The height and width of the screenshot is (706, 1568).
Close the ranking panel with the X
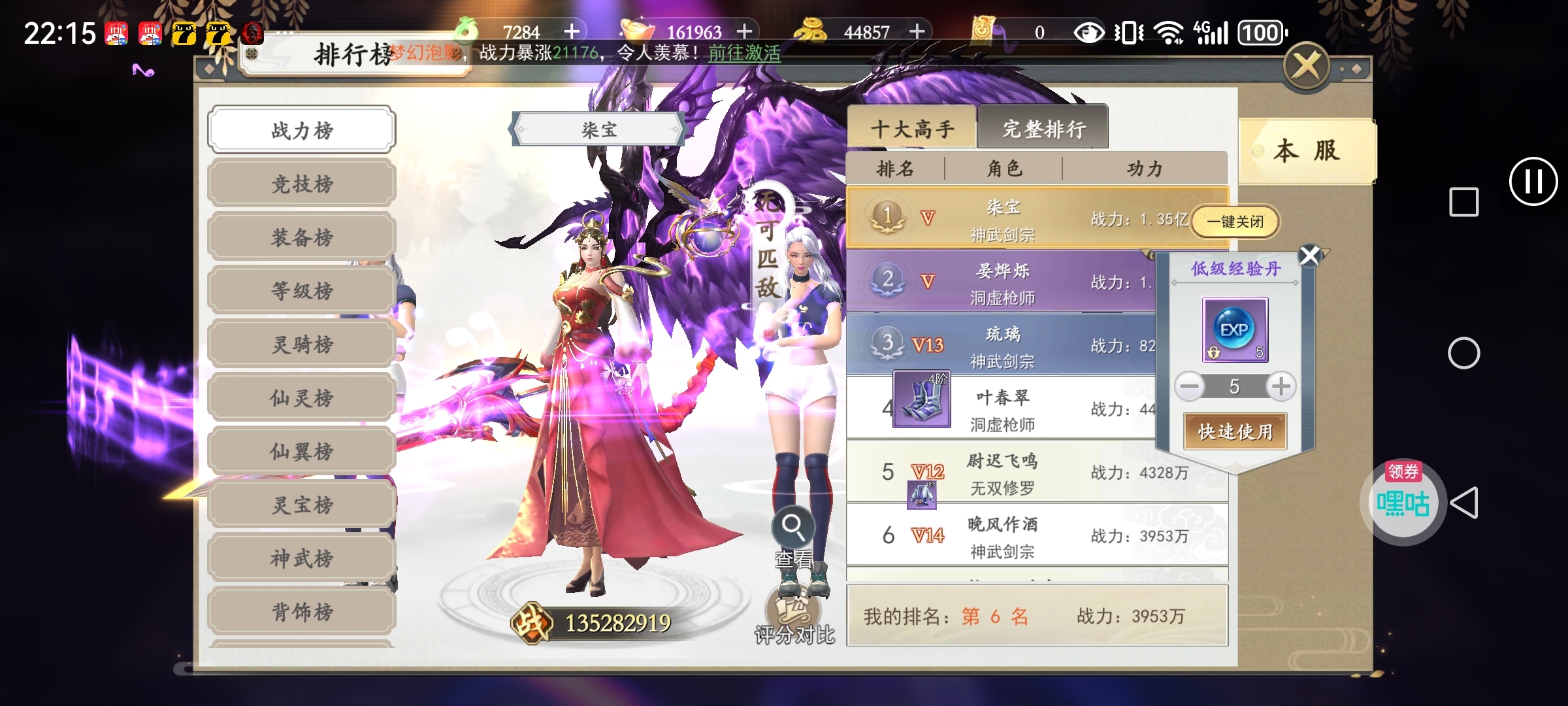(x=1306, y=66)
